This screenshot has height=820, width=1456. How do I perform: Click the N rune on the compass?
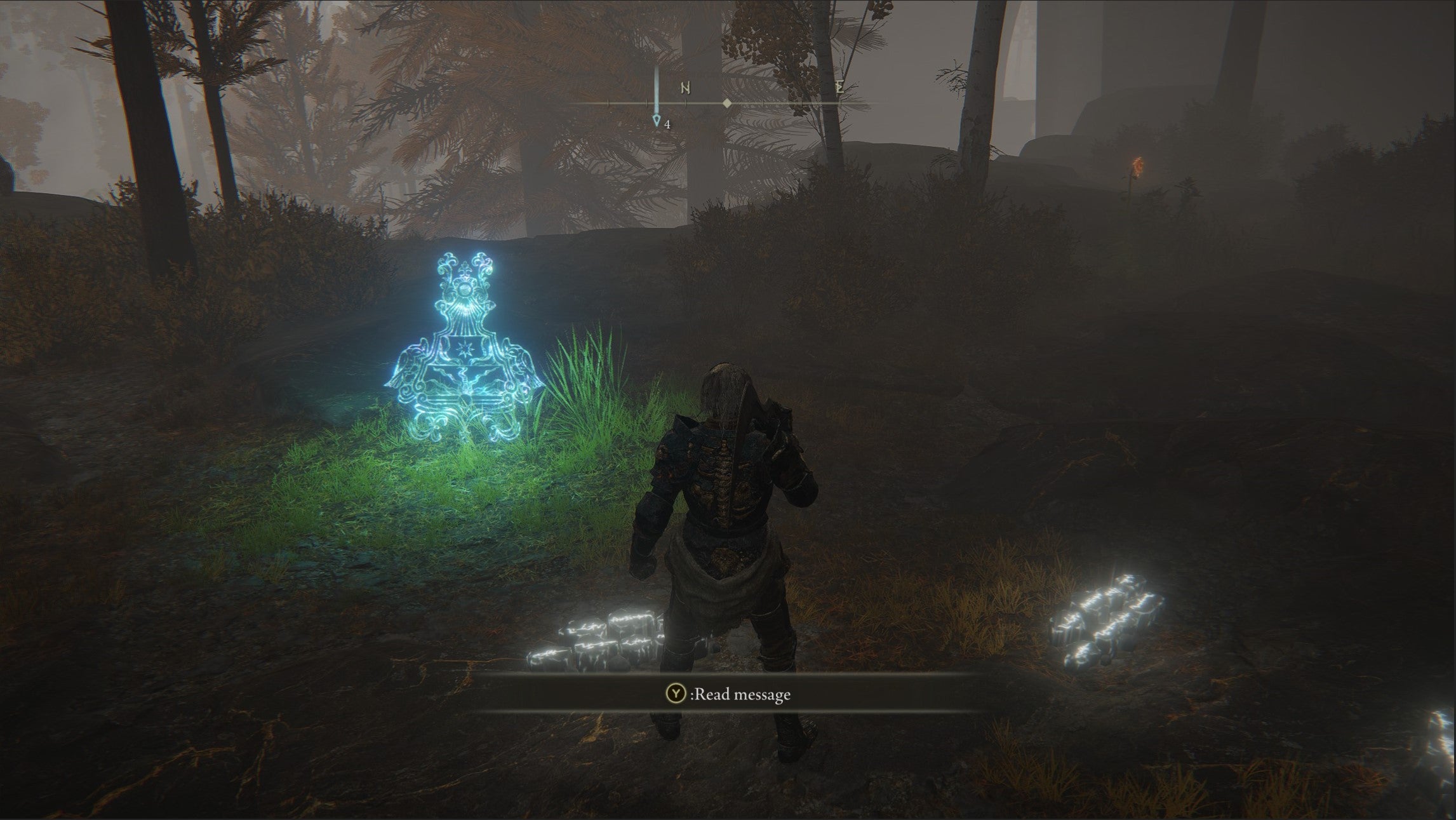click(x=686, y=88)
